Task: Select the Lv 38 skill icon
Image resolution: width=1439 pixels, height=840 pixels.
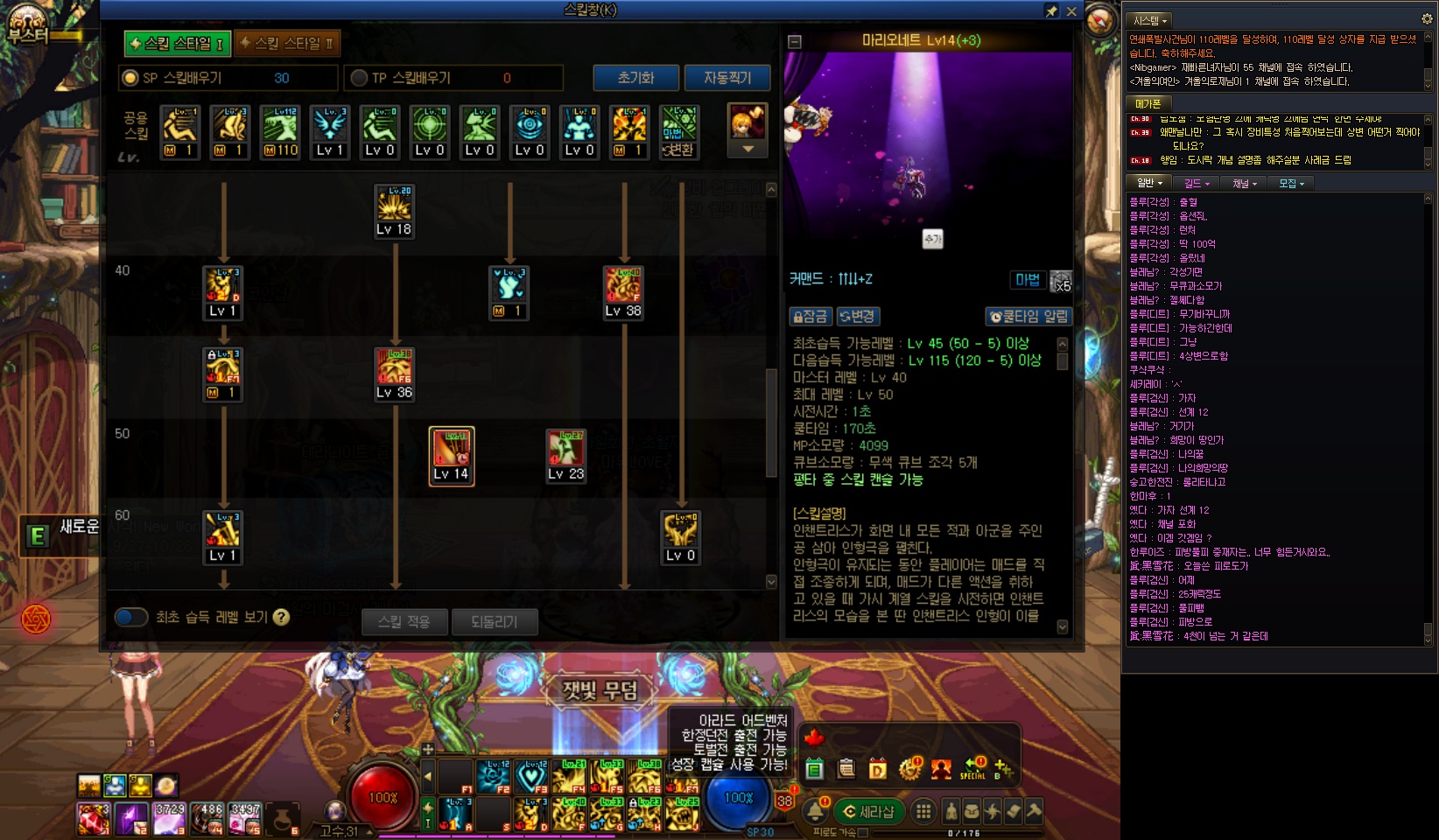Action: coord(623,292)
